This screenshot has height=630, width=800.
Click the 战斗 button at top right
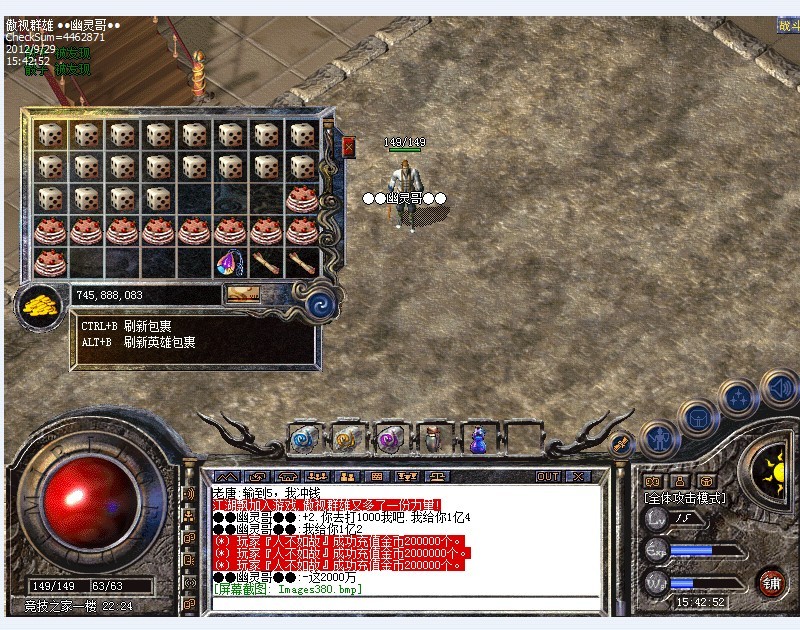point(789,27)
